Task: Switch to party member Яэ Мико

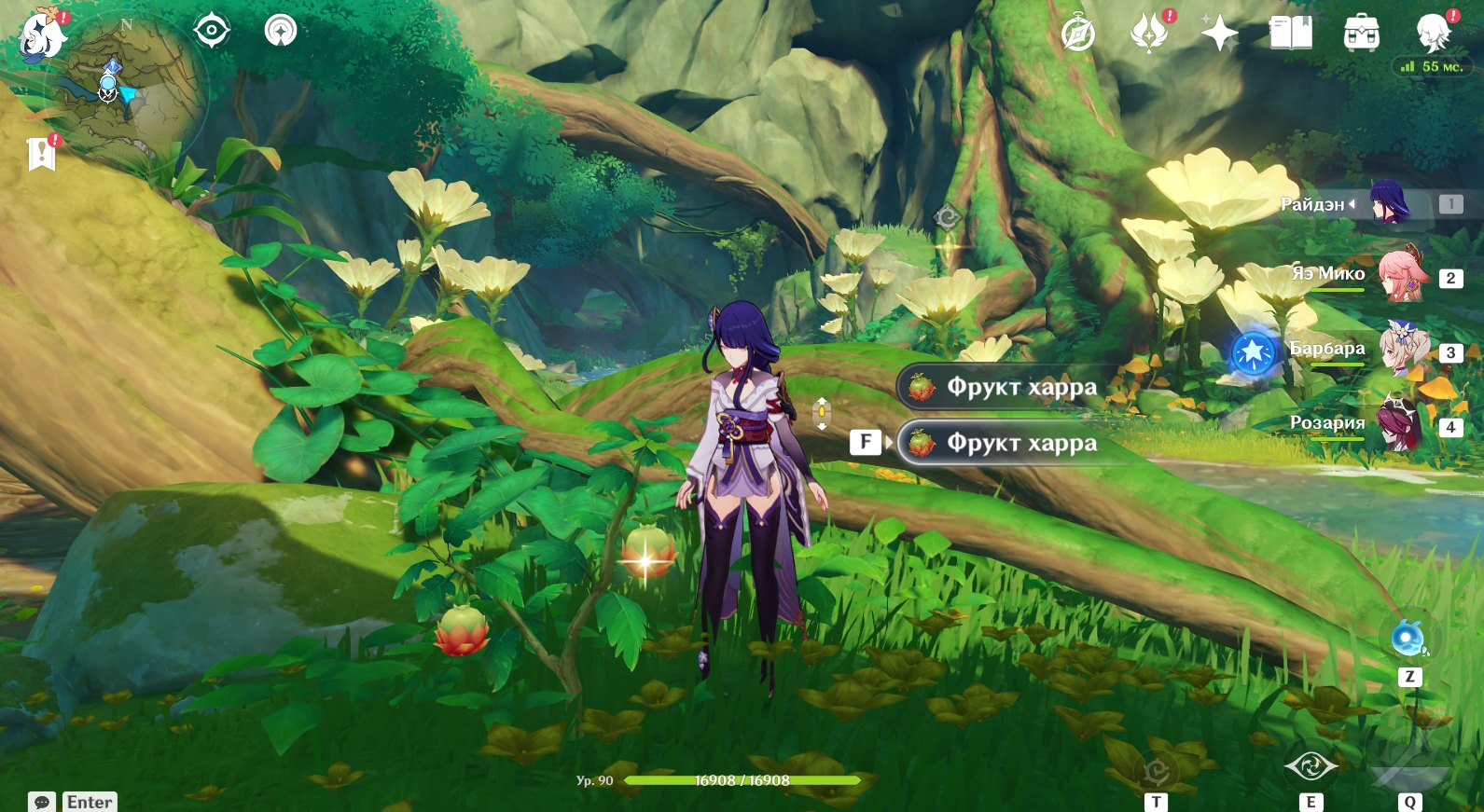Action: [1401, 276]
